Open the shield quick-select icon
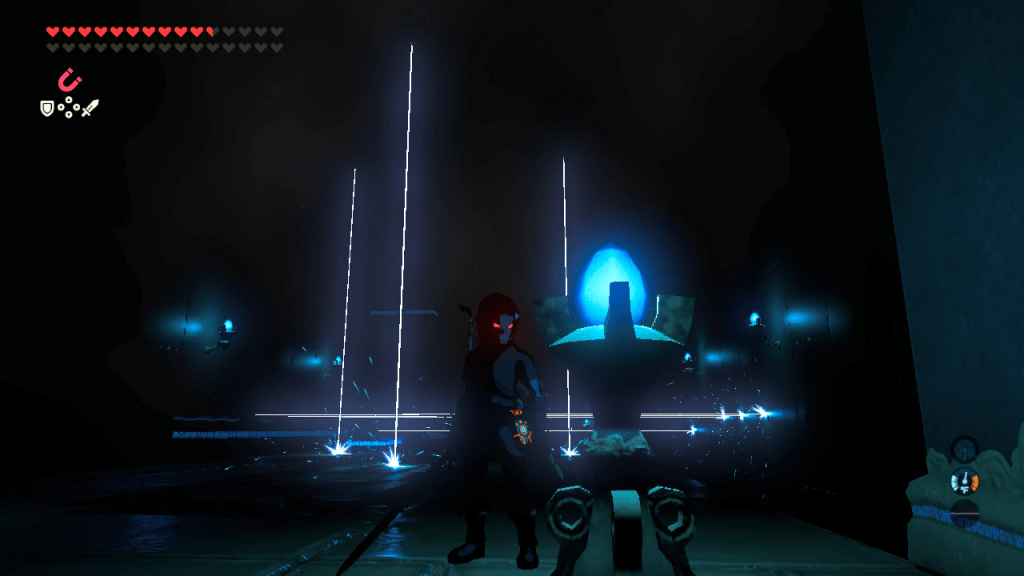The height and width of the screenshot is (576, 1024). [46, 107]
